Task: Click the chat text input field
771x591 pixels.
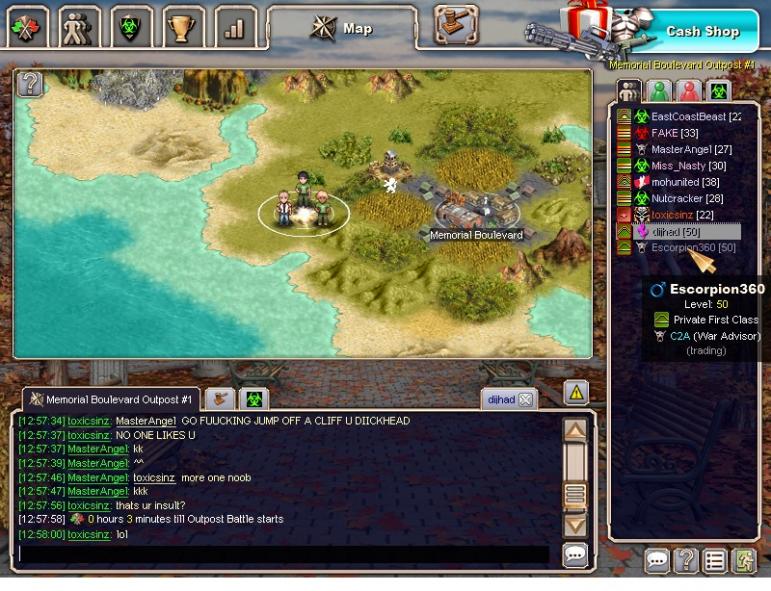Action: (x=283, y=553)
